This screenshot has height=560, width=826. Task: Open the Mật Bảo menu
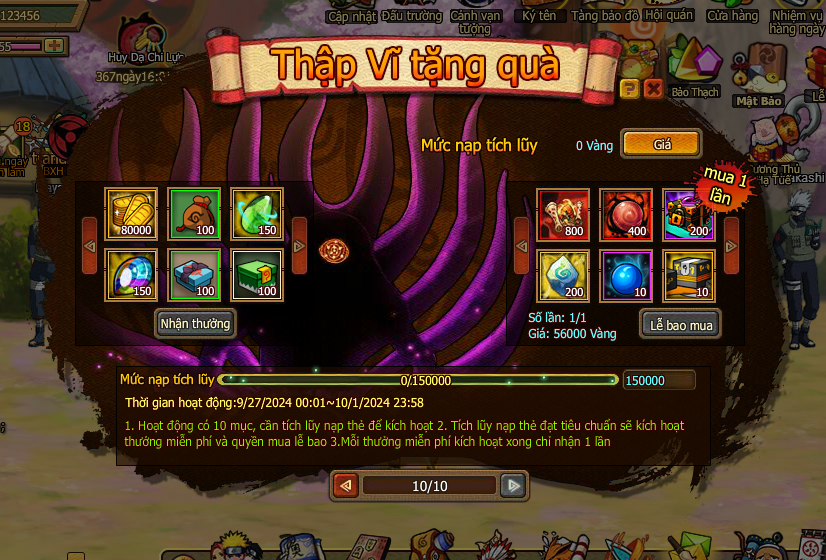click(758, 76)
